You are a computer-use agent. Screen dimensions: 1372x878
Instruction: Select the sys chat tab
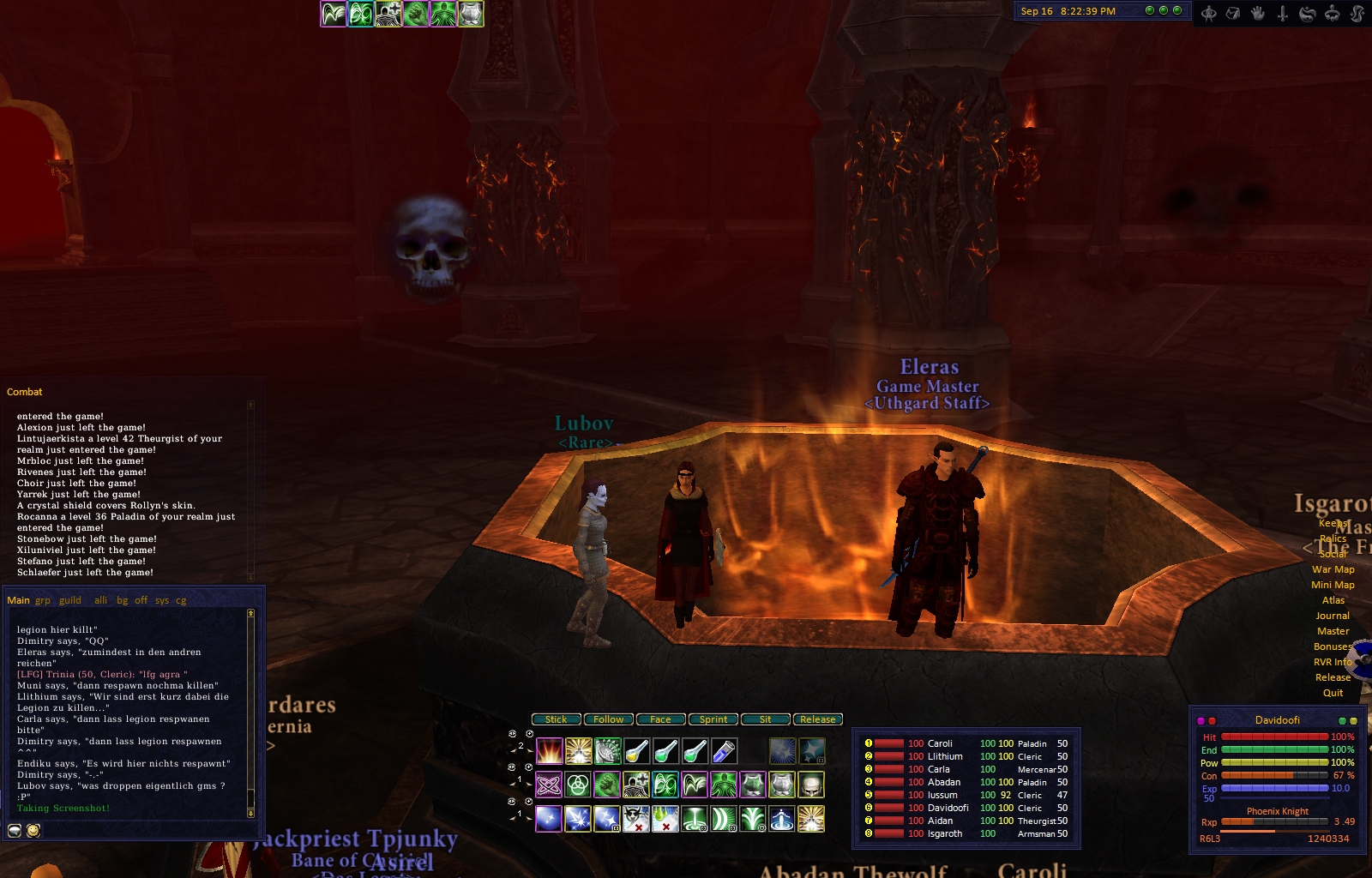(162, 600)
